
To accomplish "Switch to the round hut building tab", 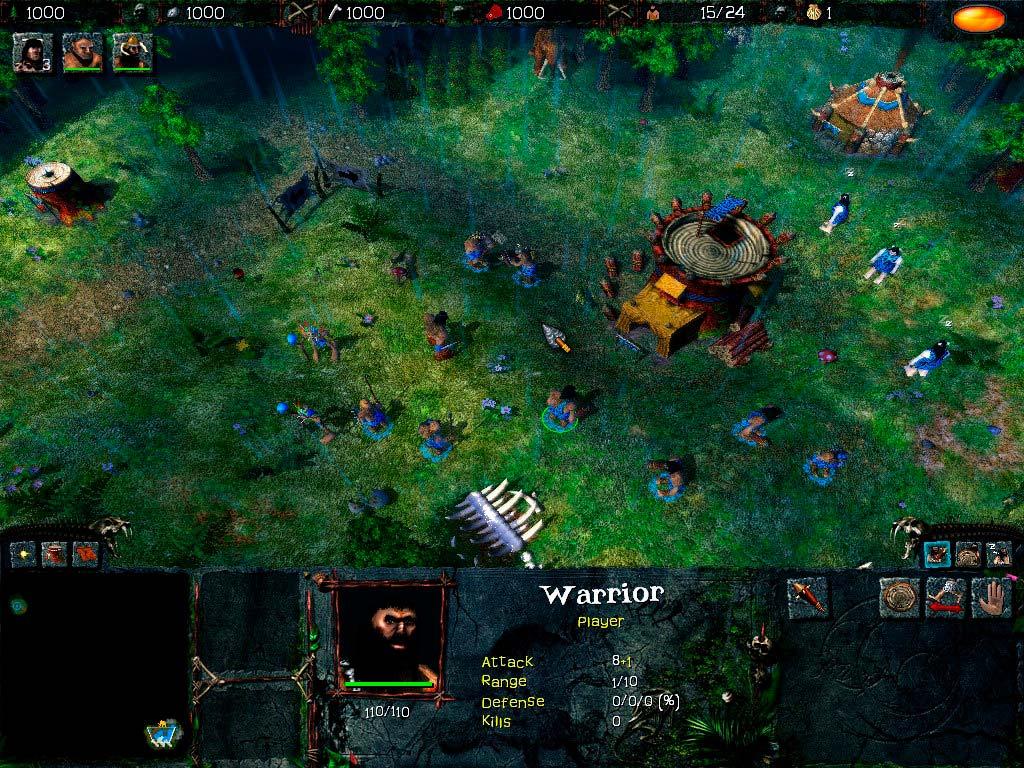I will 968,554.
